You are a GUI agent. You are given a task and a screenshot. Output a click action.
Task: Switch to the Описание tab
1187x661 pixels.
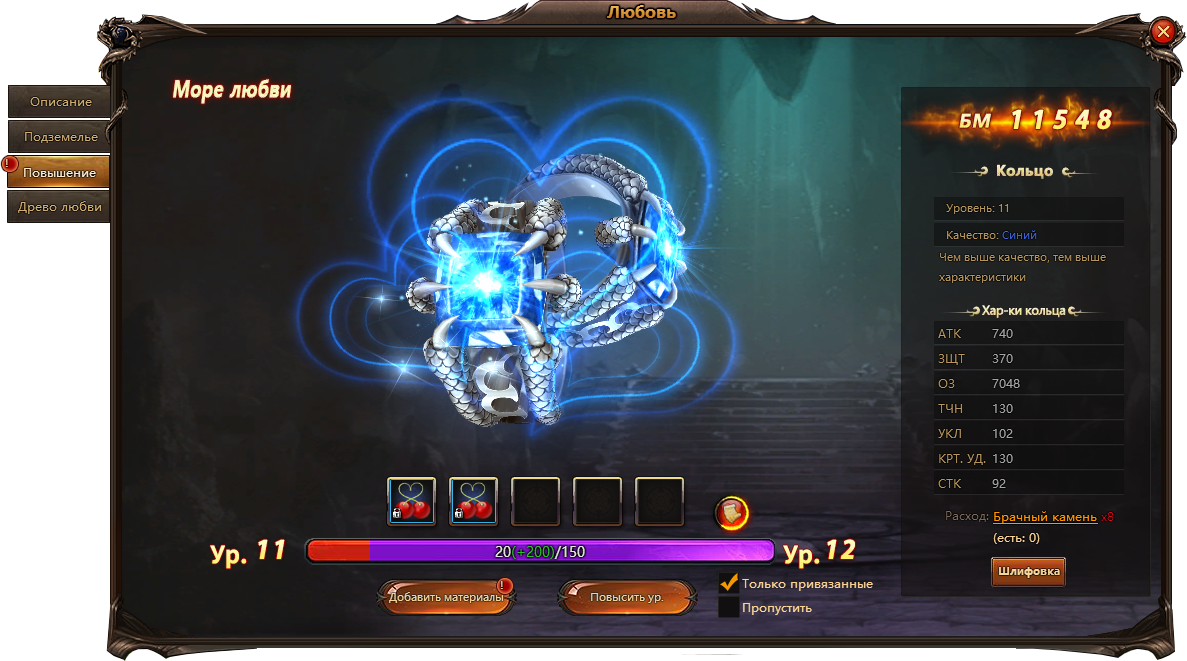coord(60,102)
